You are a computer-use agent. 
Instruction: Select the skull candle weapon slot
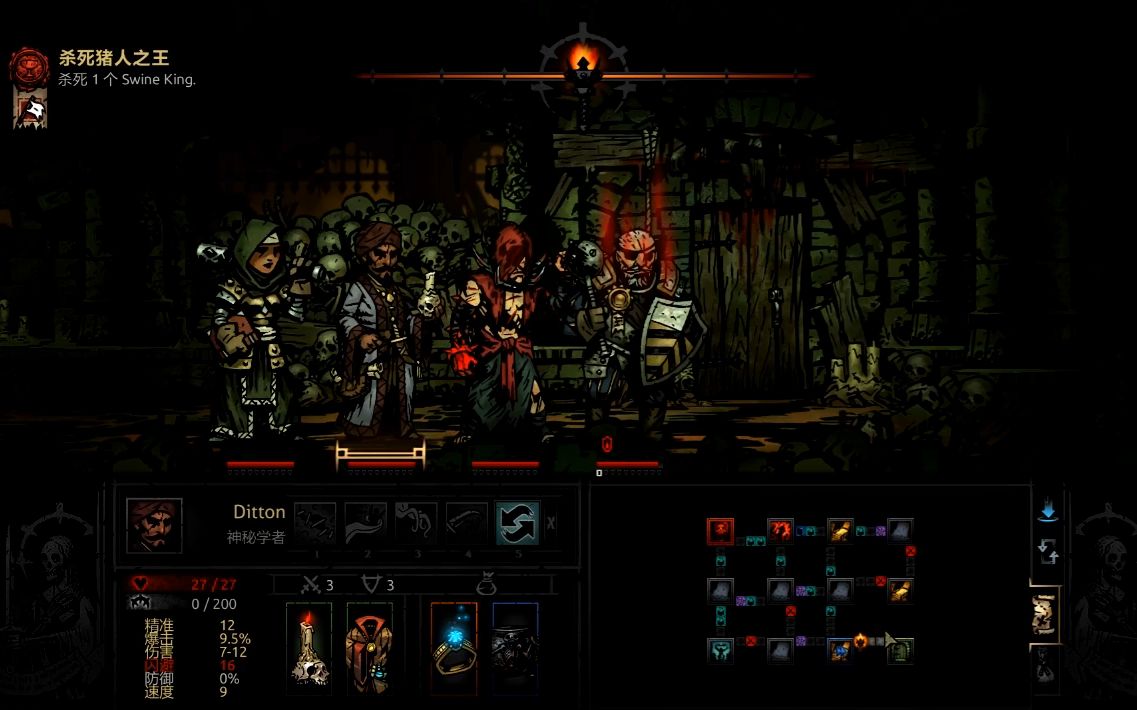309,648
